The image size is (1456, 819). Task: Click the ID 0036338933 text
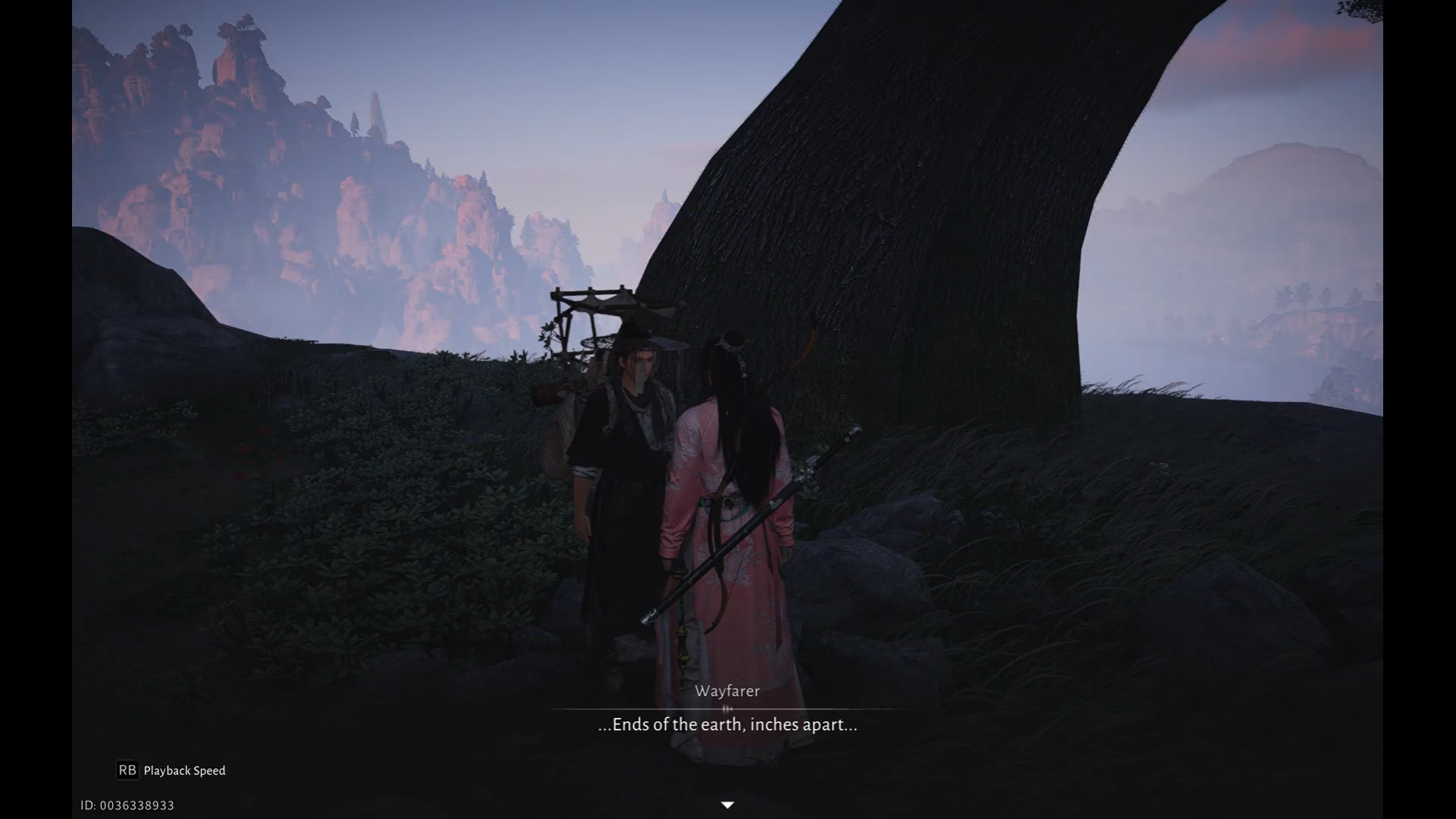(128, 805)
